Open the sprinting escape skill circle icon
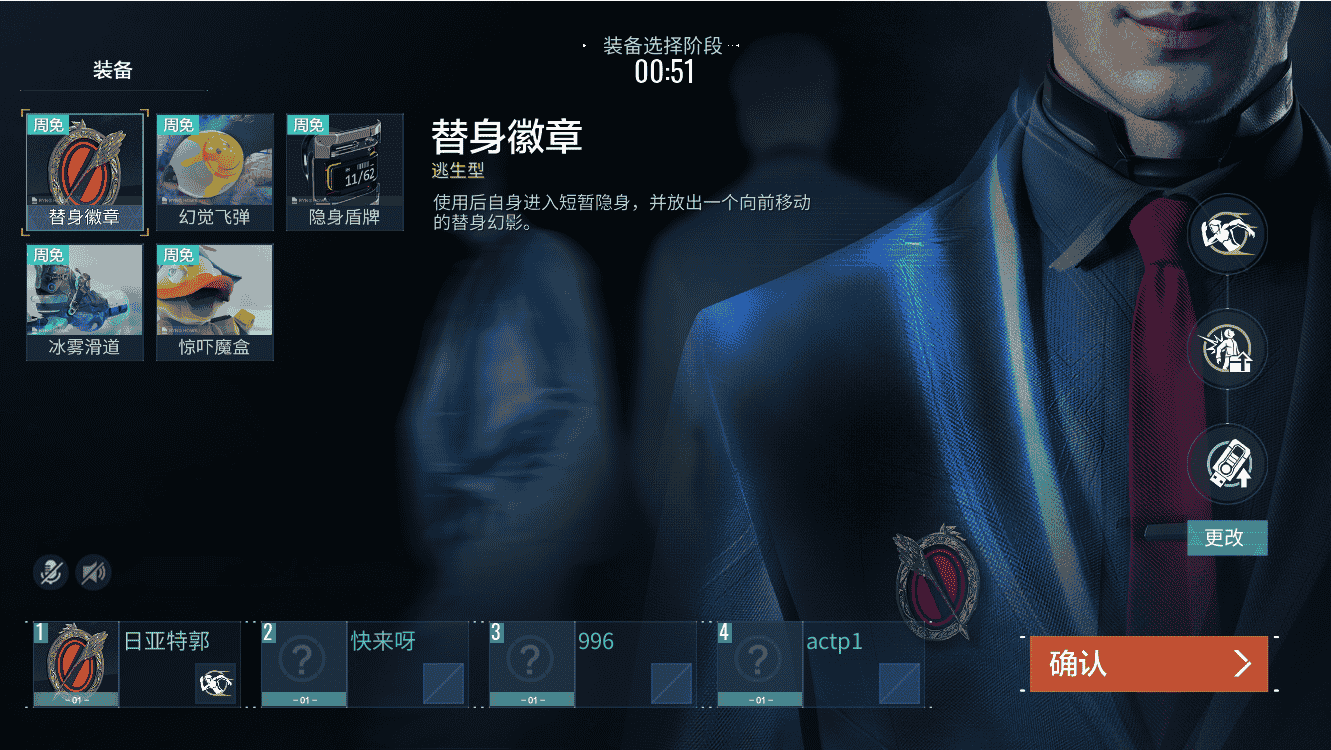Screen dimensions: 1331x750 coord(1228,233)
